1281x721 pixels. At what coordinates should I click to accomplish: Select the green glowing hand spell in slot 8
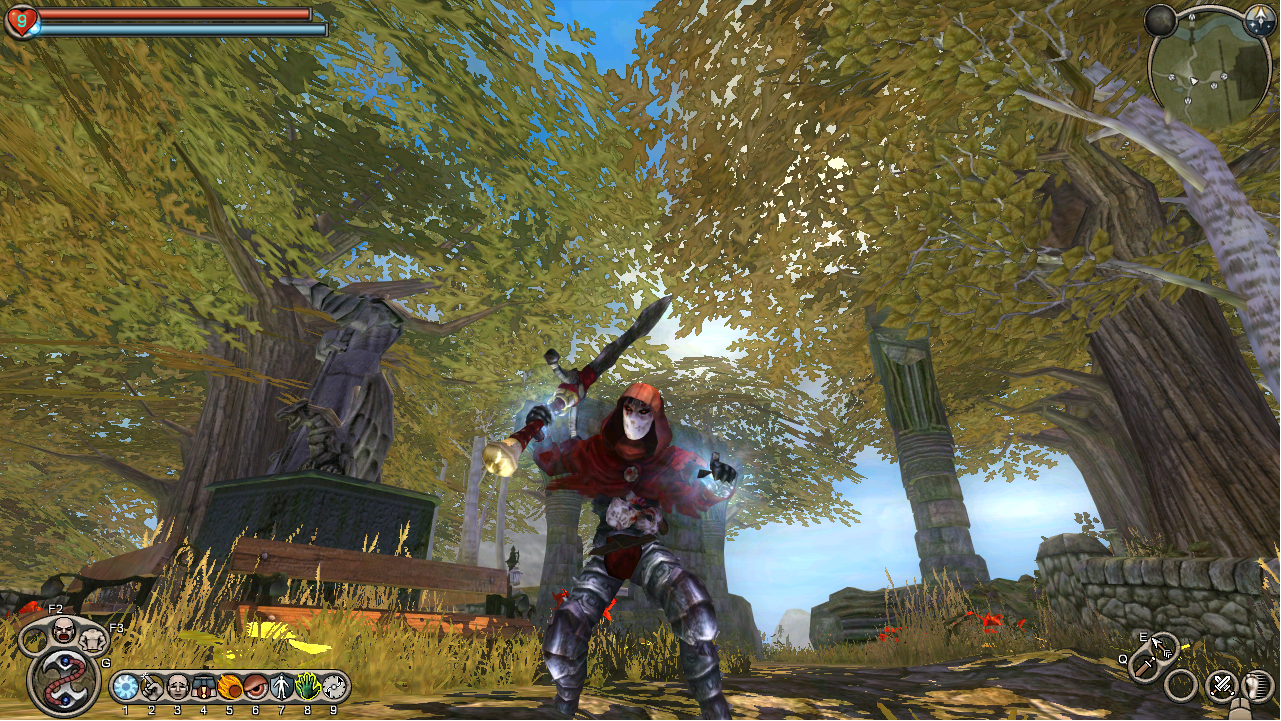tap(307, 687)
